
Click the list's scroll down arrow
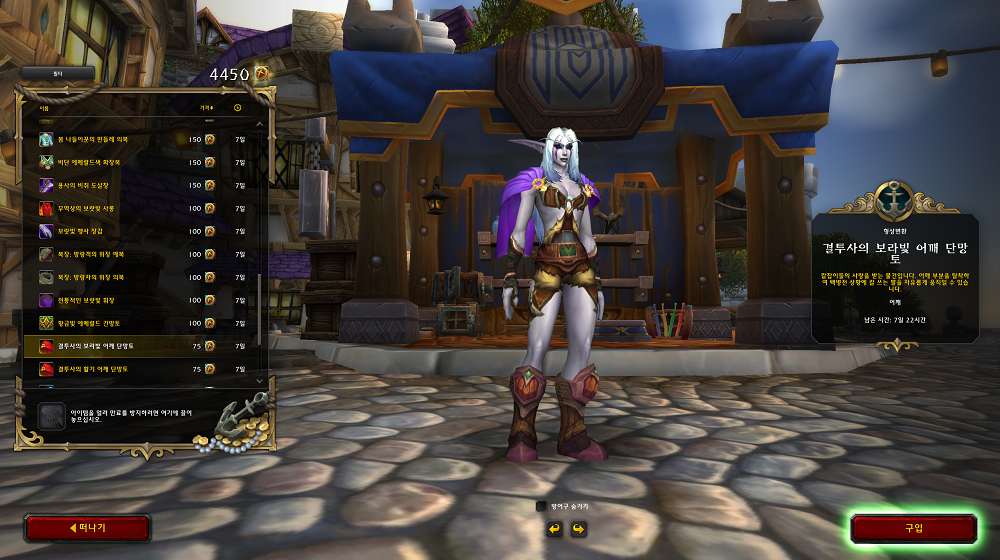(x=261, y=380)
